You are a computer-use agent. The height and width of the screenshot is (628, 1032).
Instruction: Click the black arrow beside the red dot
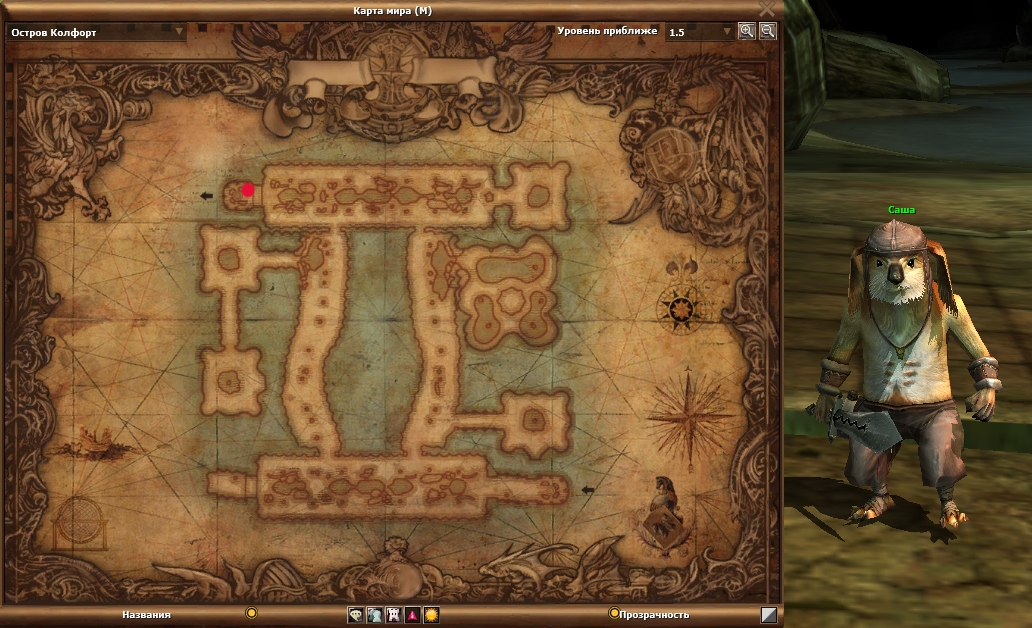(x=207, y=196)
